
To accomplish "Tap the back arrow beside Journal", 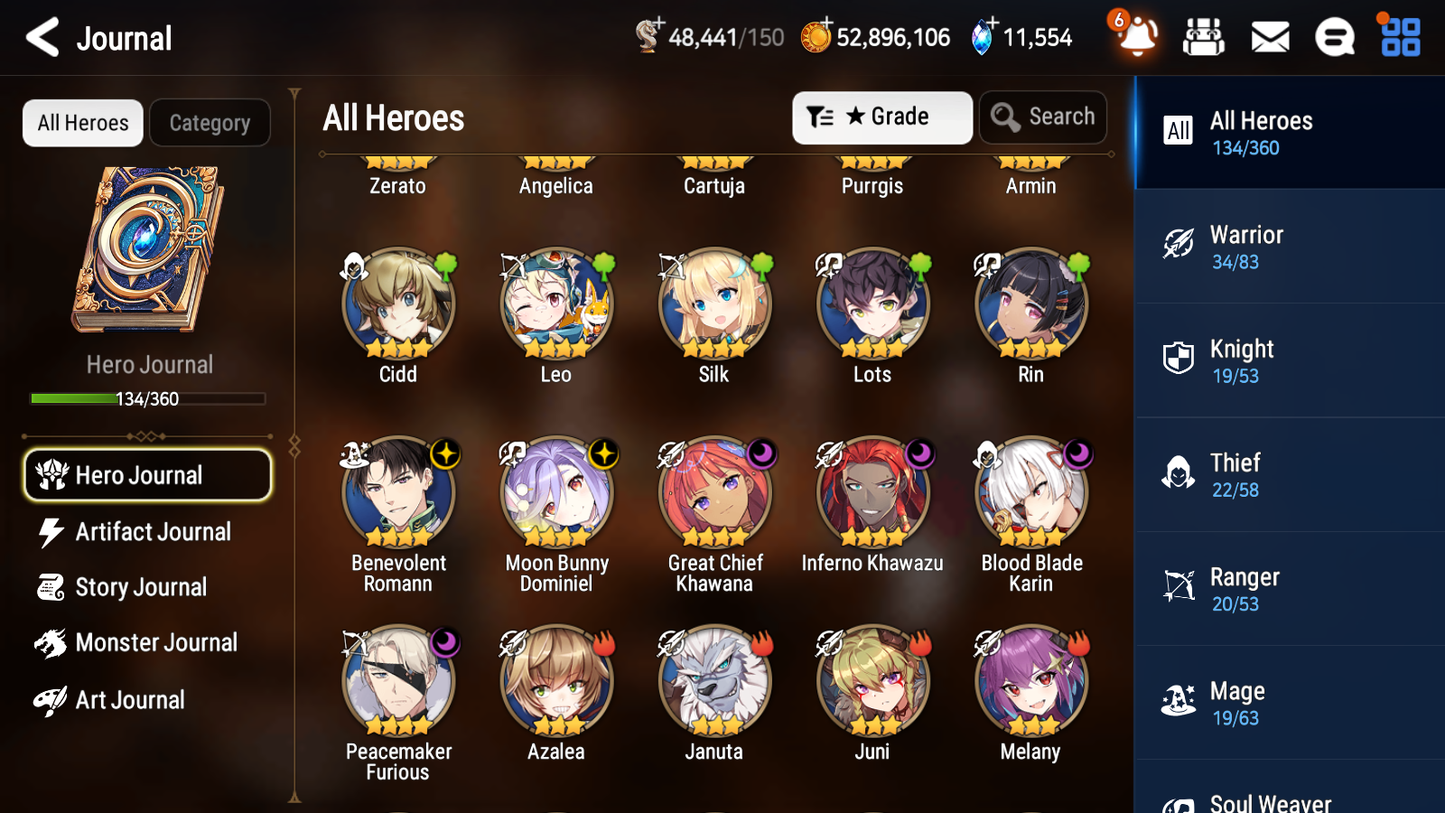I will click(41, 36).
